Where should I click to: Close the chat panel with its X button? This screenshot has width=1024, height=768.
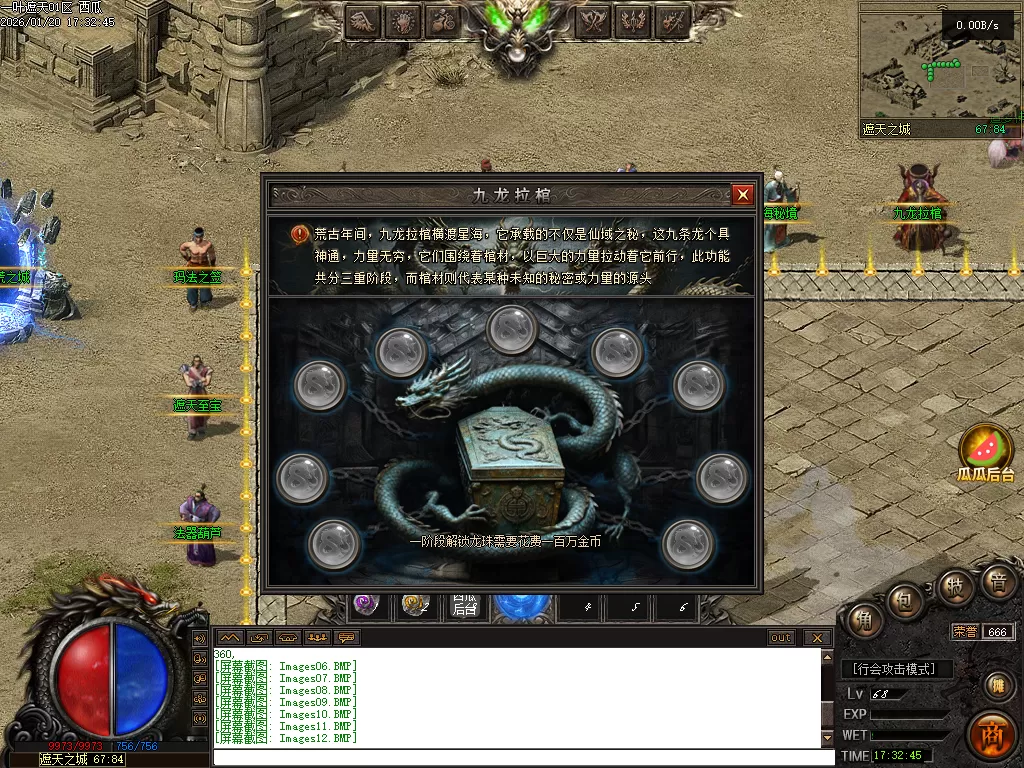[x=817, y=637]
